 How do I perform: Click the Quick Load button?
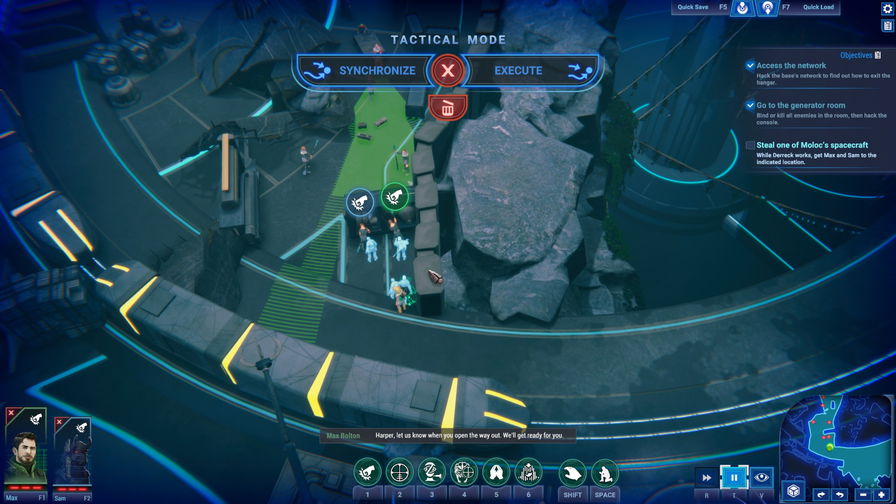coord(818,8)
